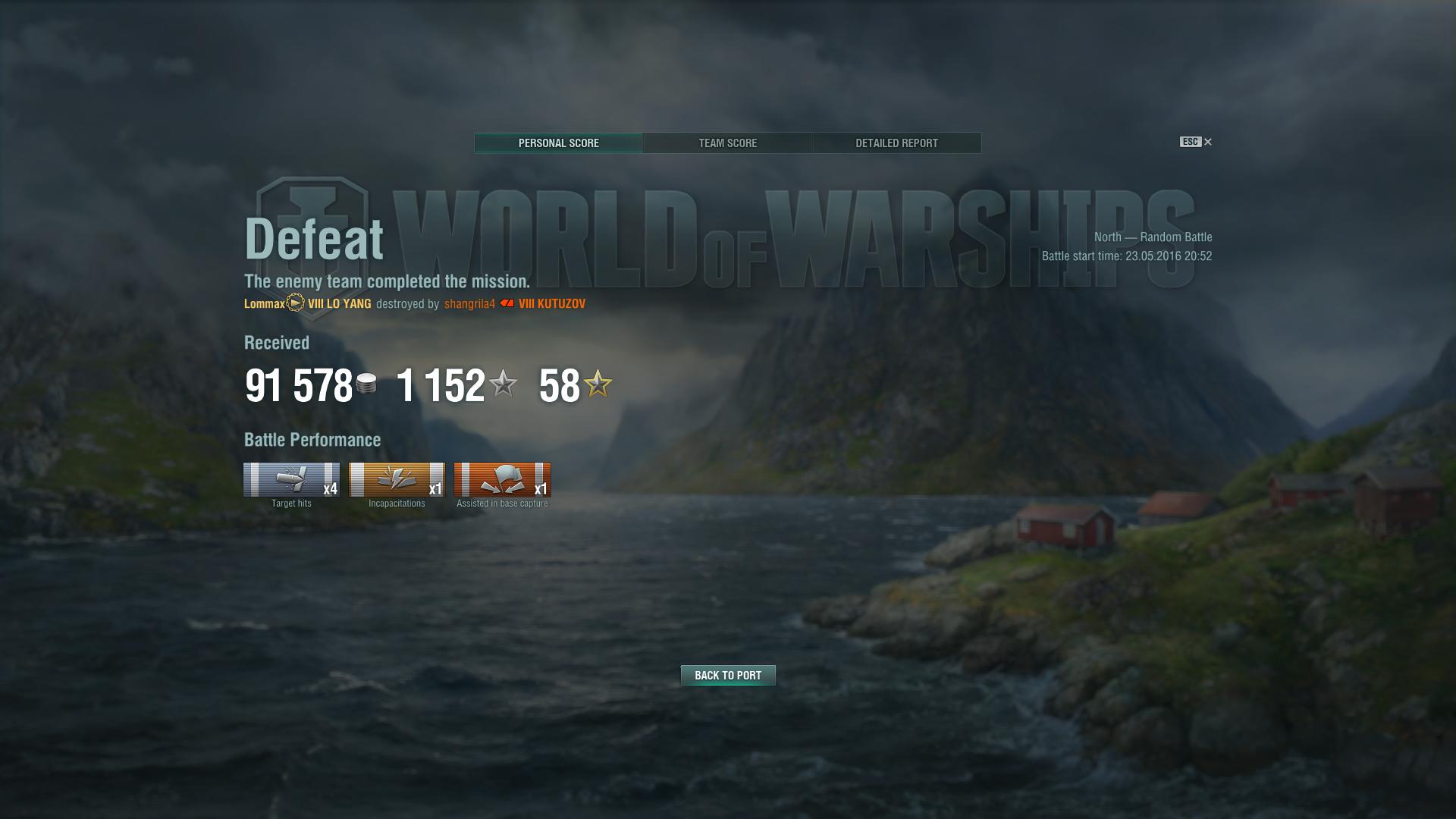Select the Target hits ribbon
This screenshot has height=819, width=1456.
pyautogui.click(x=291, y=480)
